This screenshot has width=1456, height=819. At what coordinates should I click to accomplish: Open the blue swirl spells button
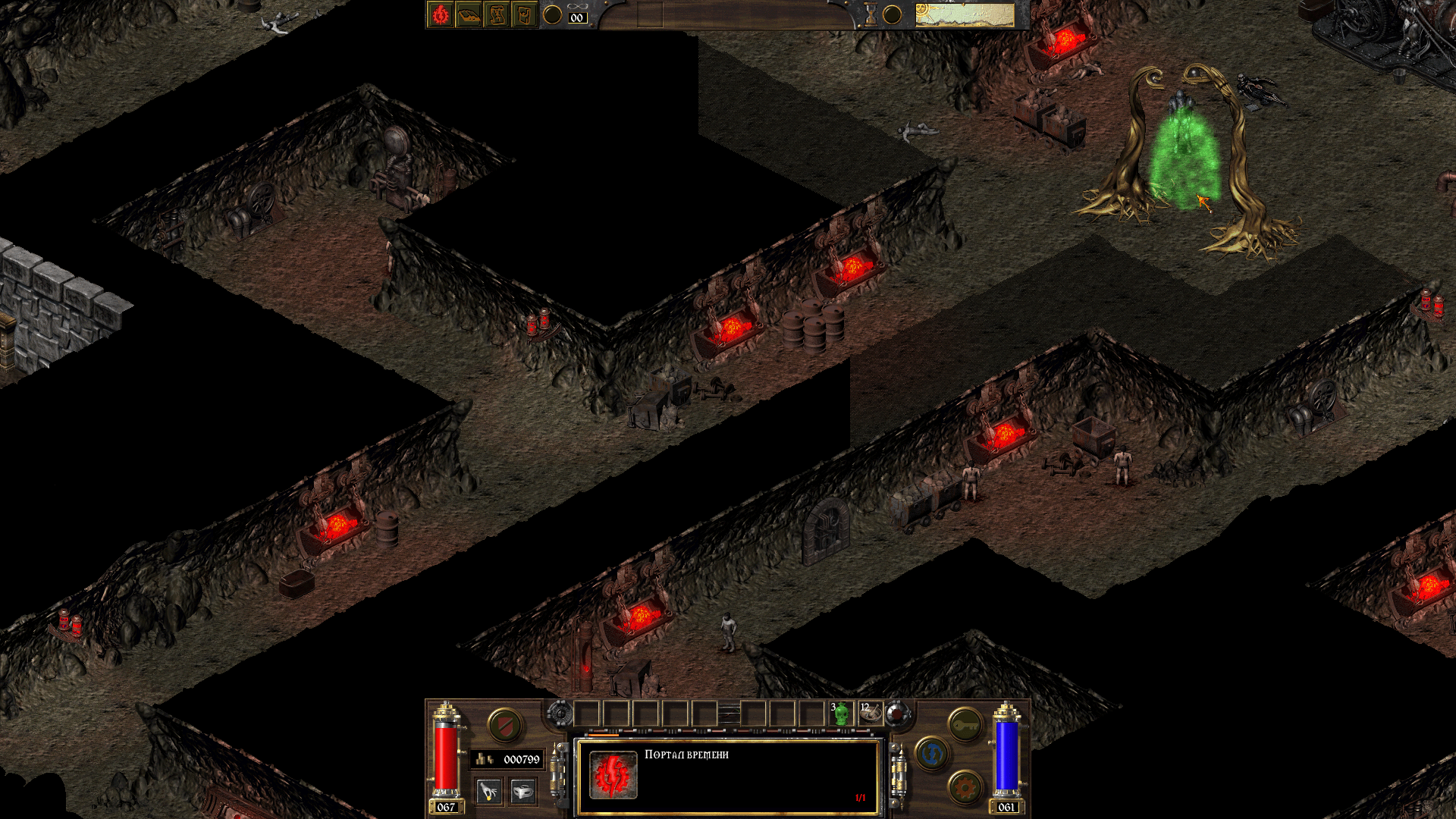932,754
